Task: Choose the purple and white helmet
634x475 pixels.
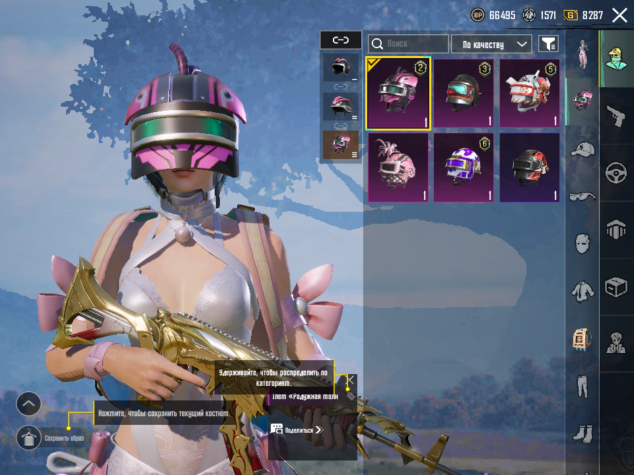Action: (463, 168)
